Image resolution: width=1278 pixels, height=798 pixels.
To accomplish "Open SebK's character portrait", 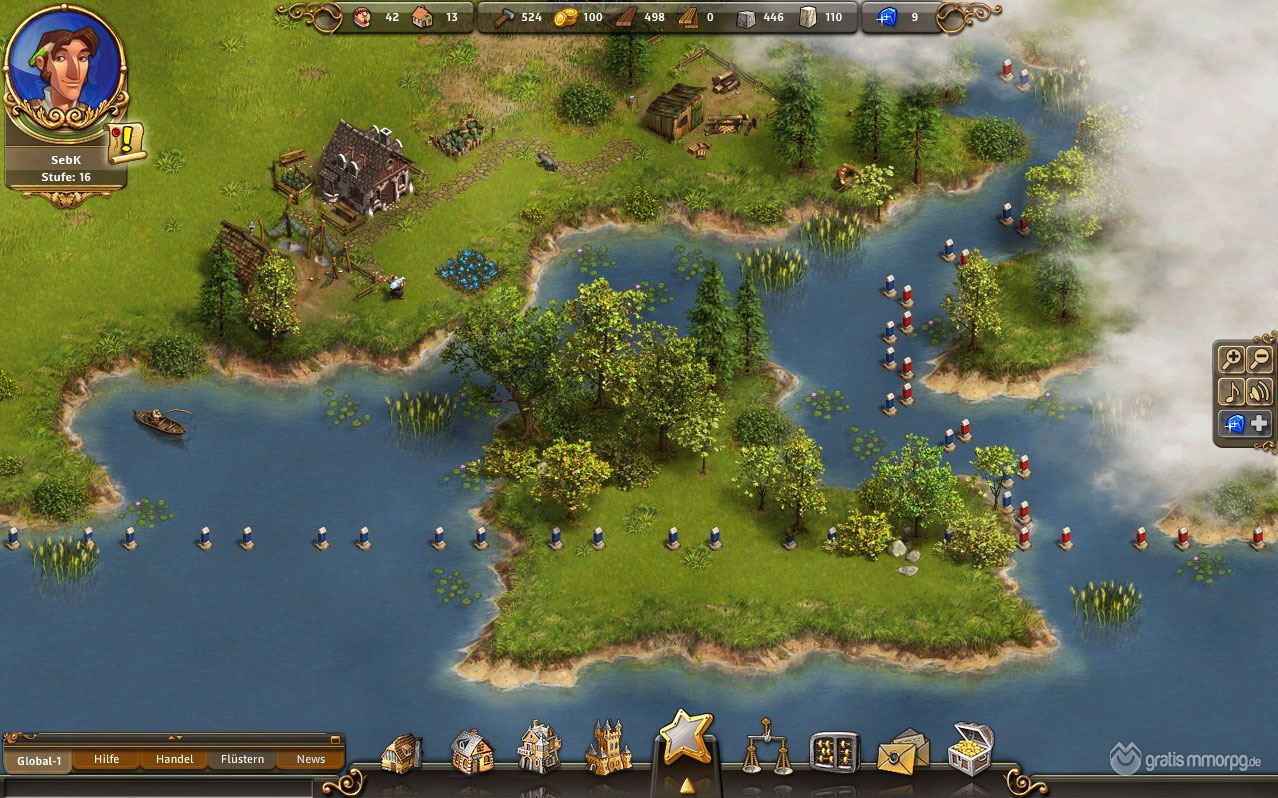I will [x=64, y=68].
